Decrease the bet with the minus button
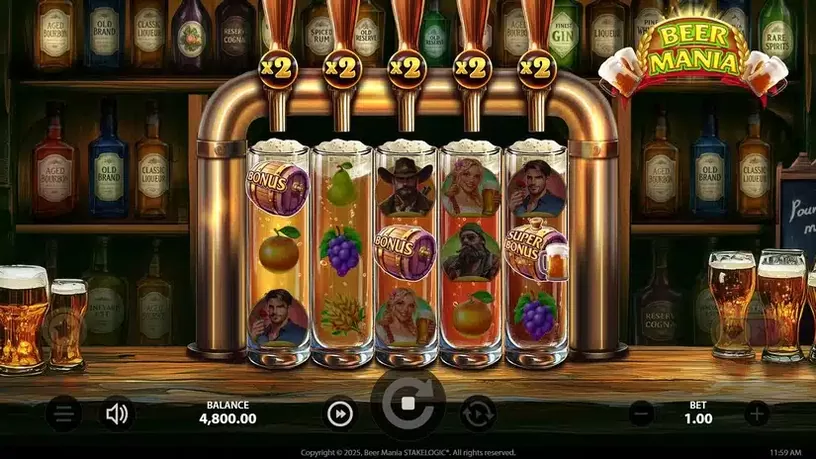 (642, 413)
